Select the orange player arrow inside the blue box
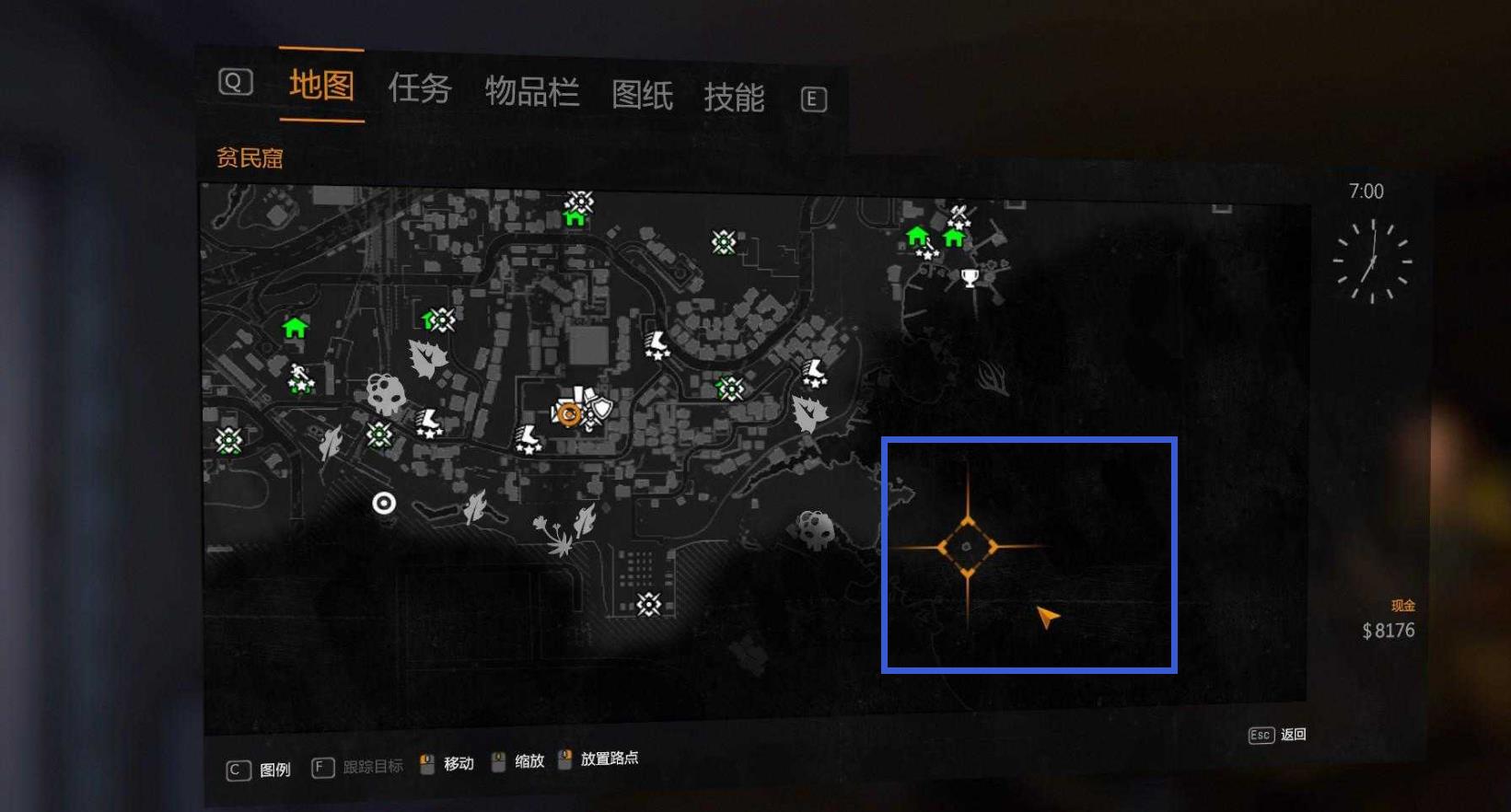Image resolution: width=1511 pixels, height=812 pixels. [1047, 614]
